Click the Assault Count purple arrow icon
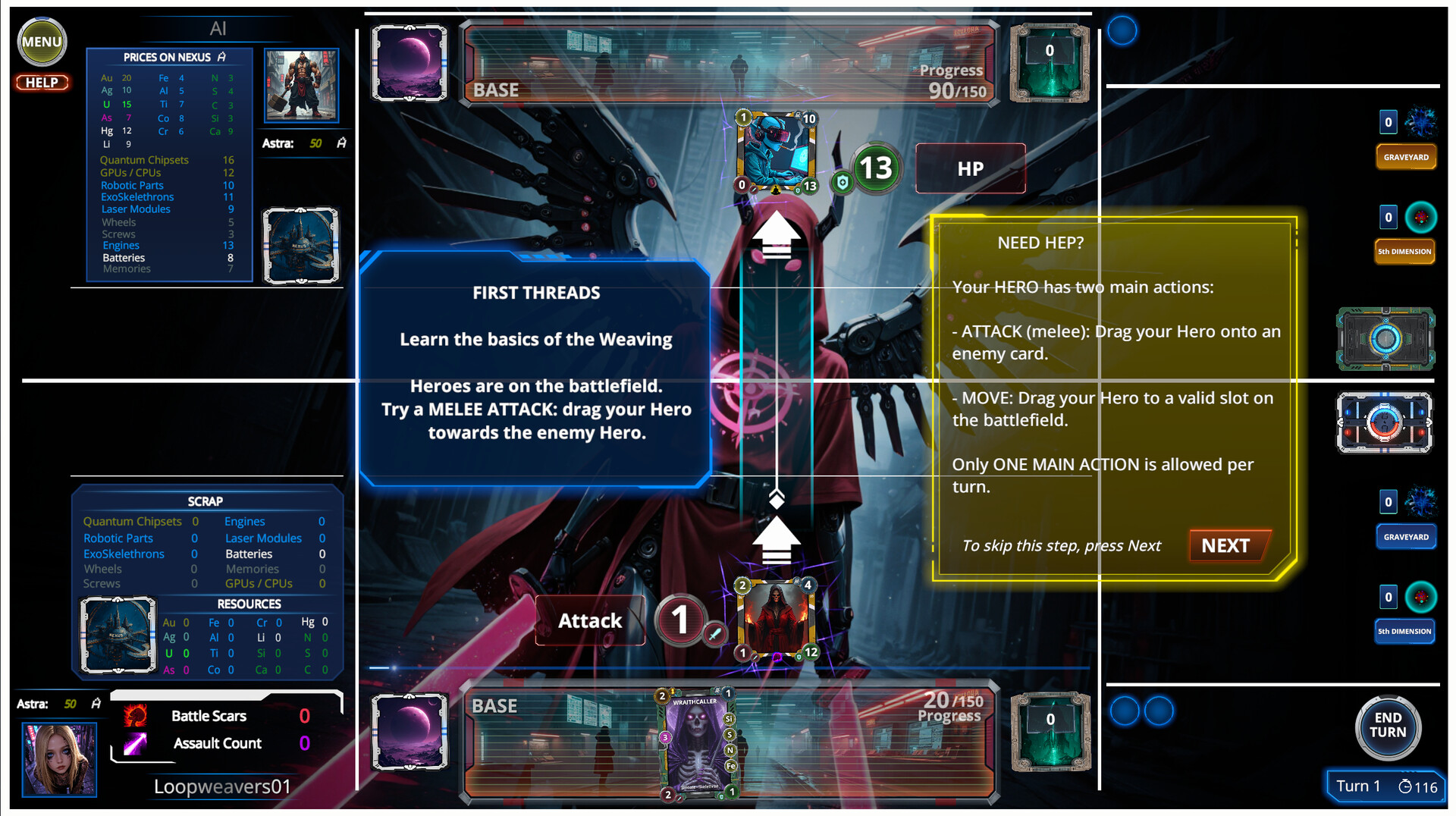 point(134,743)
